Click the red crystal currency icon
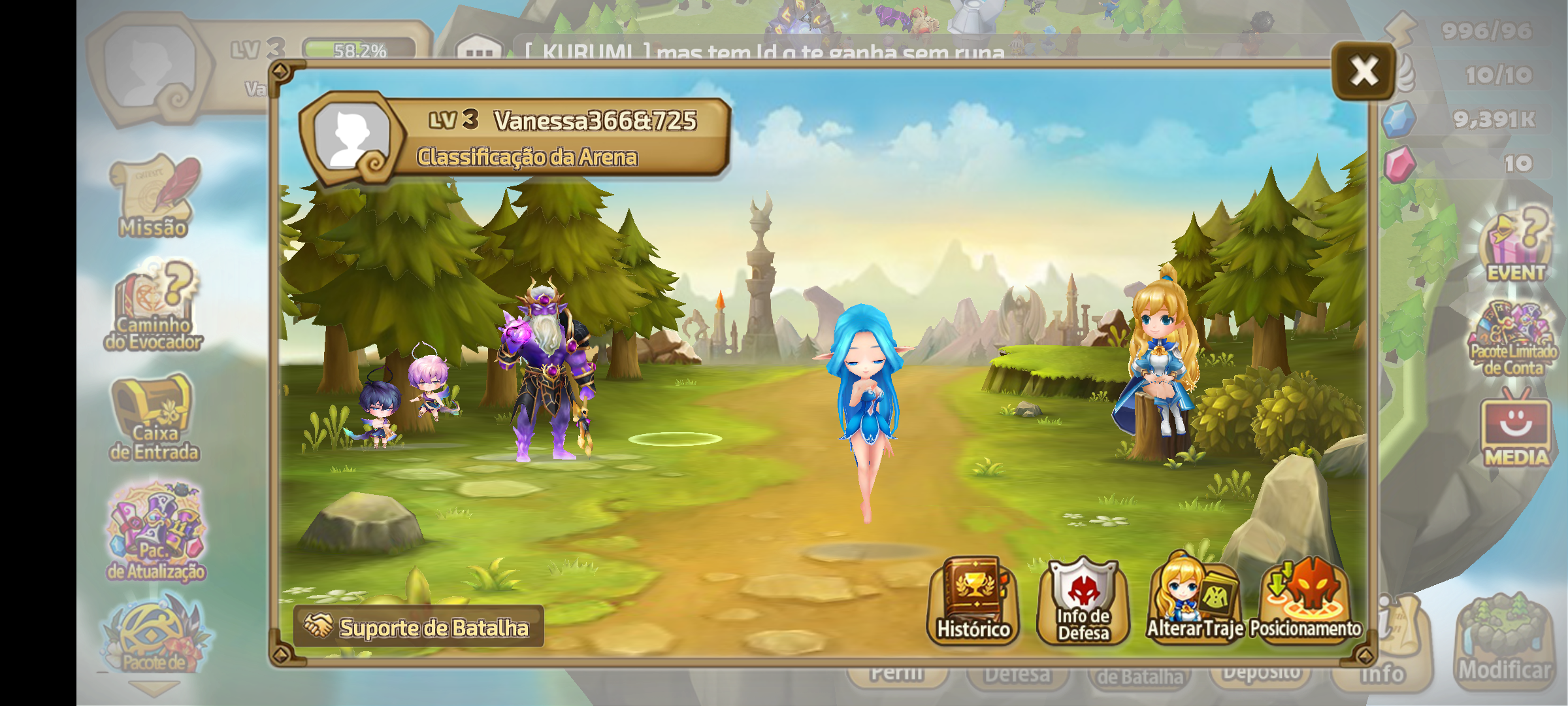 click(x=1399, y=163)
